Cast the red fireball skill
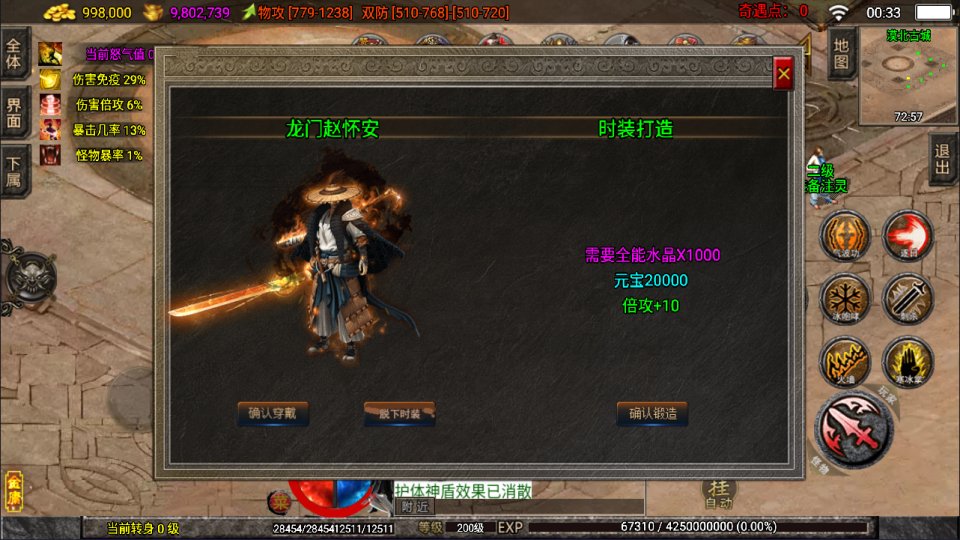 (x=907, y=236)
